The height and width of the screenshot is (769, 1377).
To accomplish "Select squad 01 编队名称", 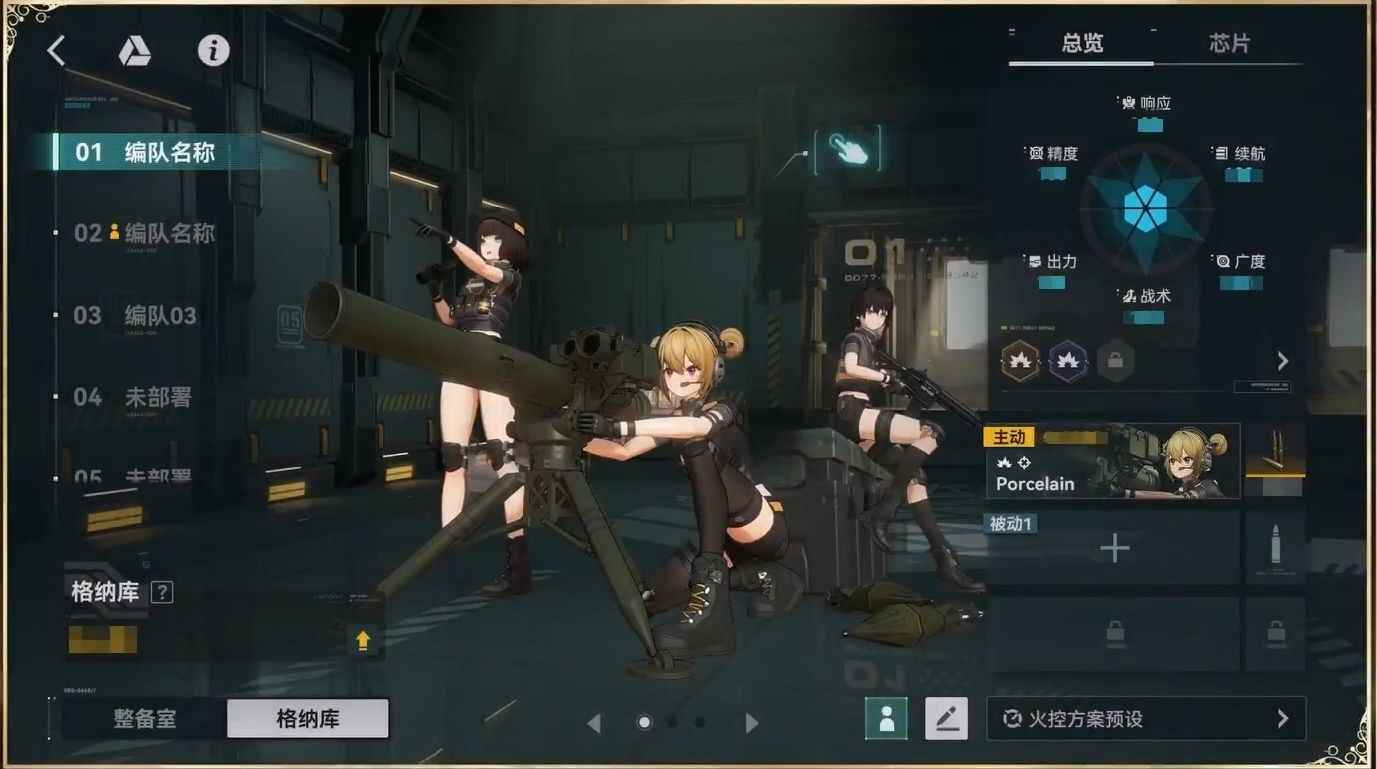I will [x=145, y=153].
